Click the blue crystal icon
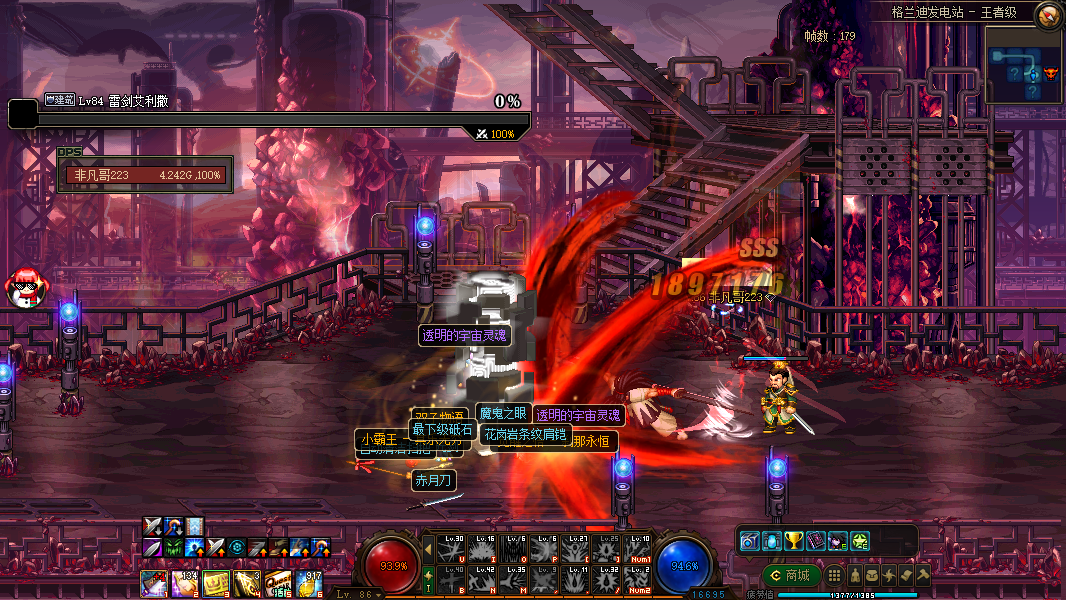 point(772,541)
